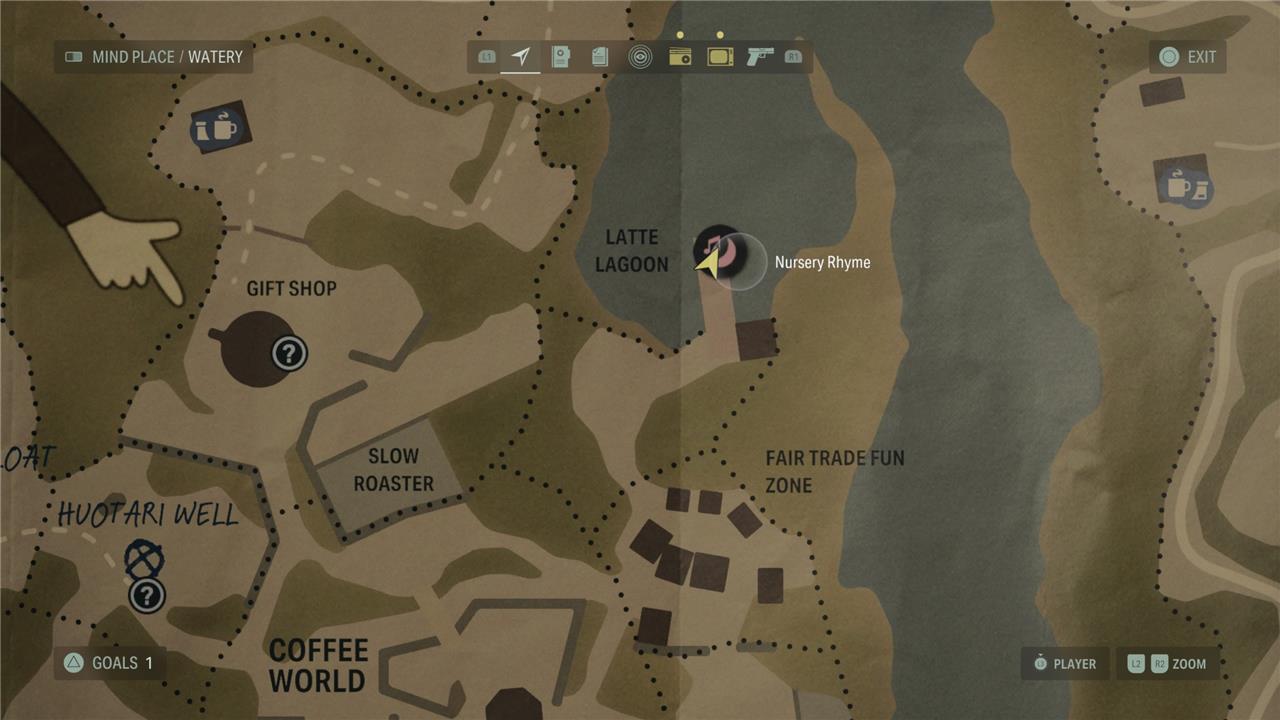Screen dimensions: 1280x720
Task: Open the spiral eye profiling tab
Action: [640, 57]
